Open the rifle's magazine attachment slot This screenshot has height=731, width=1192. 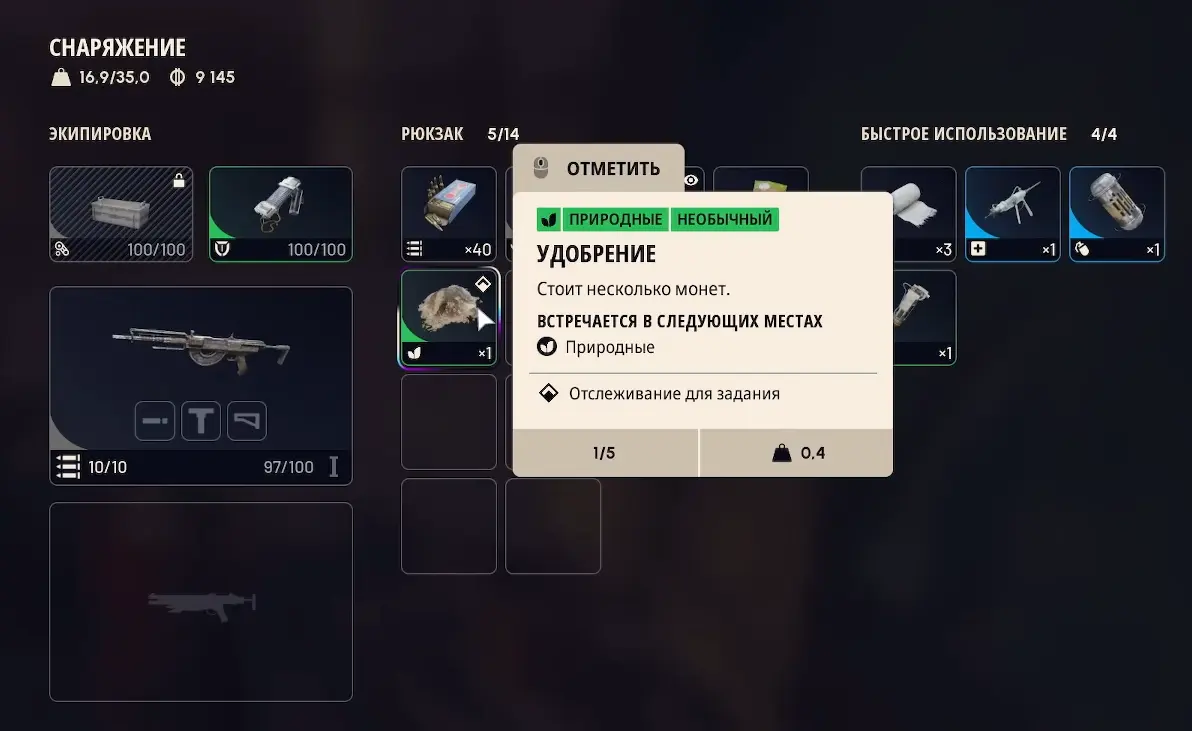coord(201,421)
